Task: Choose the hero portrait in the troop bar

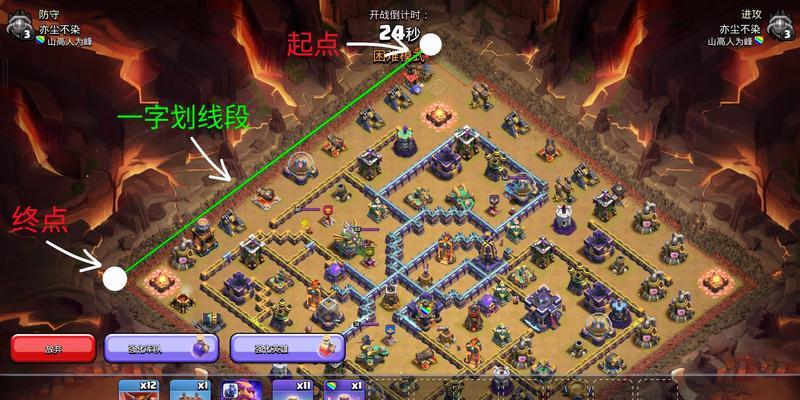Action: 242,390
